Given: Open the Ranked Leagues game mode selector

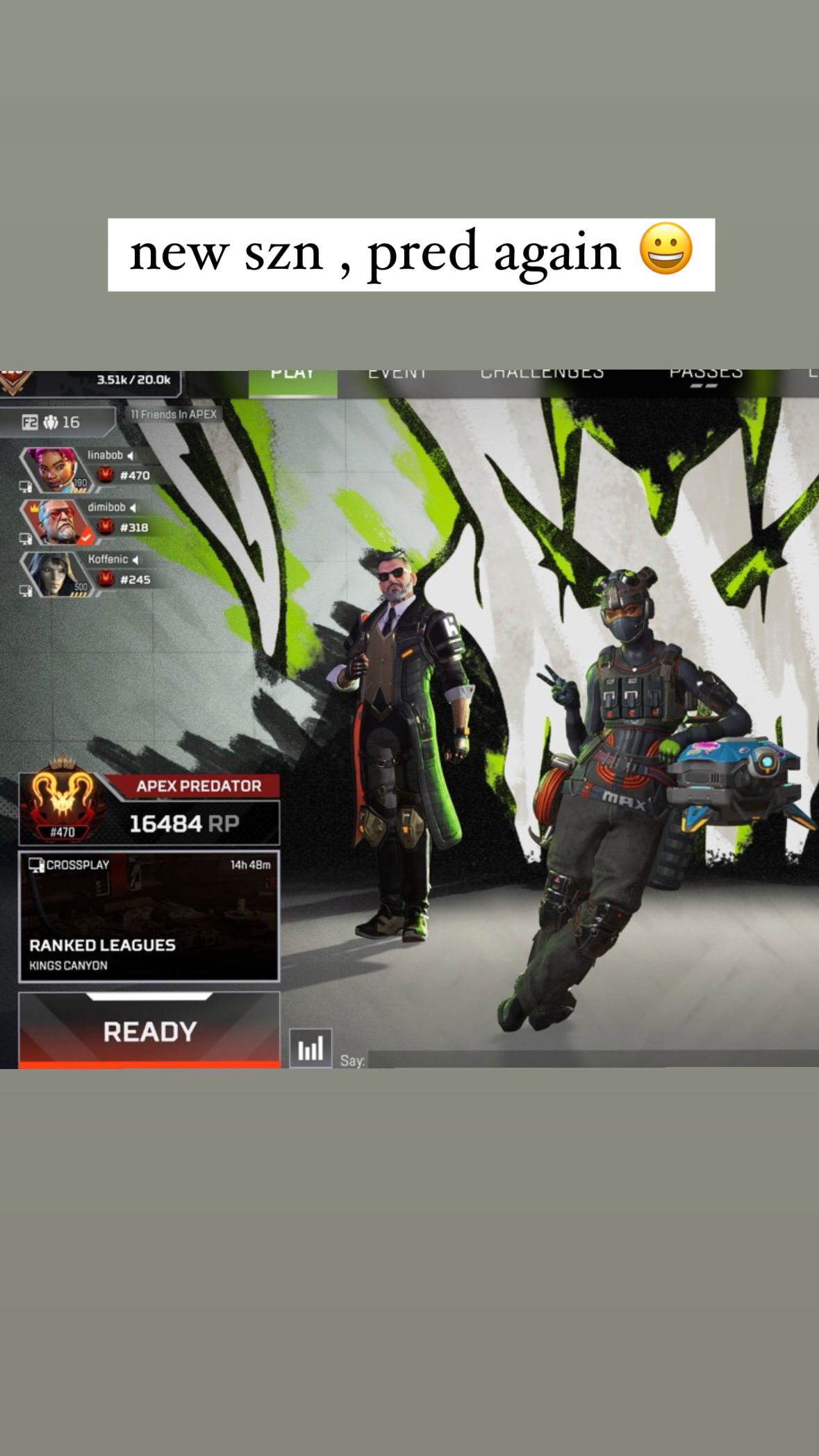Looking at the screenshot, I should (149, 916).
